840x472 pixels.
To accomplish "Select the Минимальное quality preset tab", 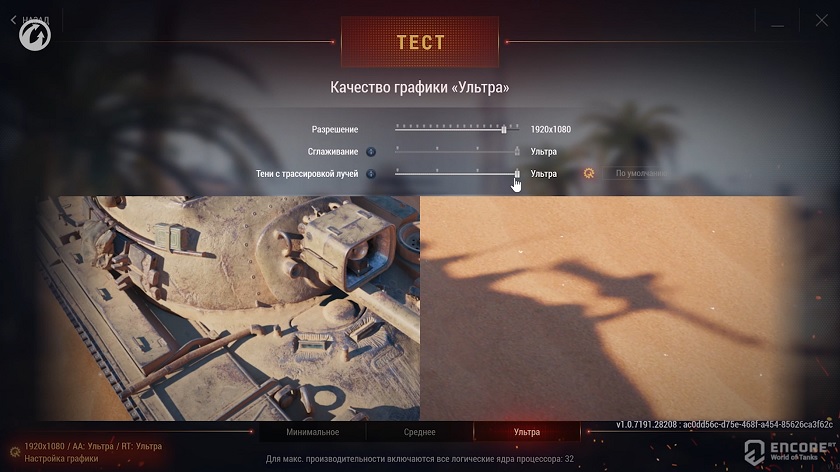I will click(314, 432).
